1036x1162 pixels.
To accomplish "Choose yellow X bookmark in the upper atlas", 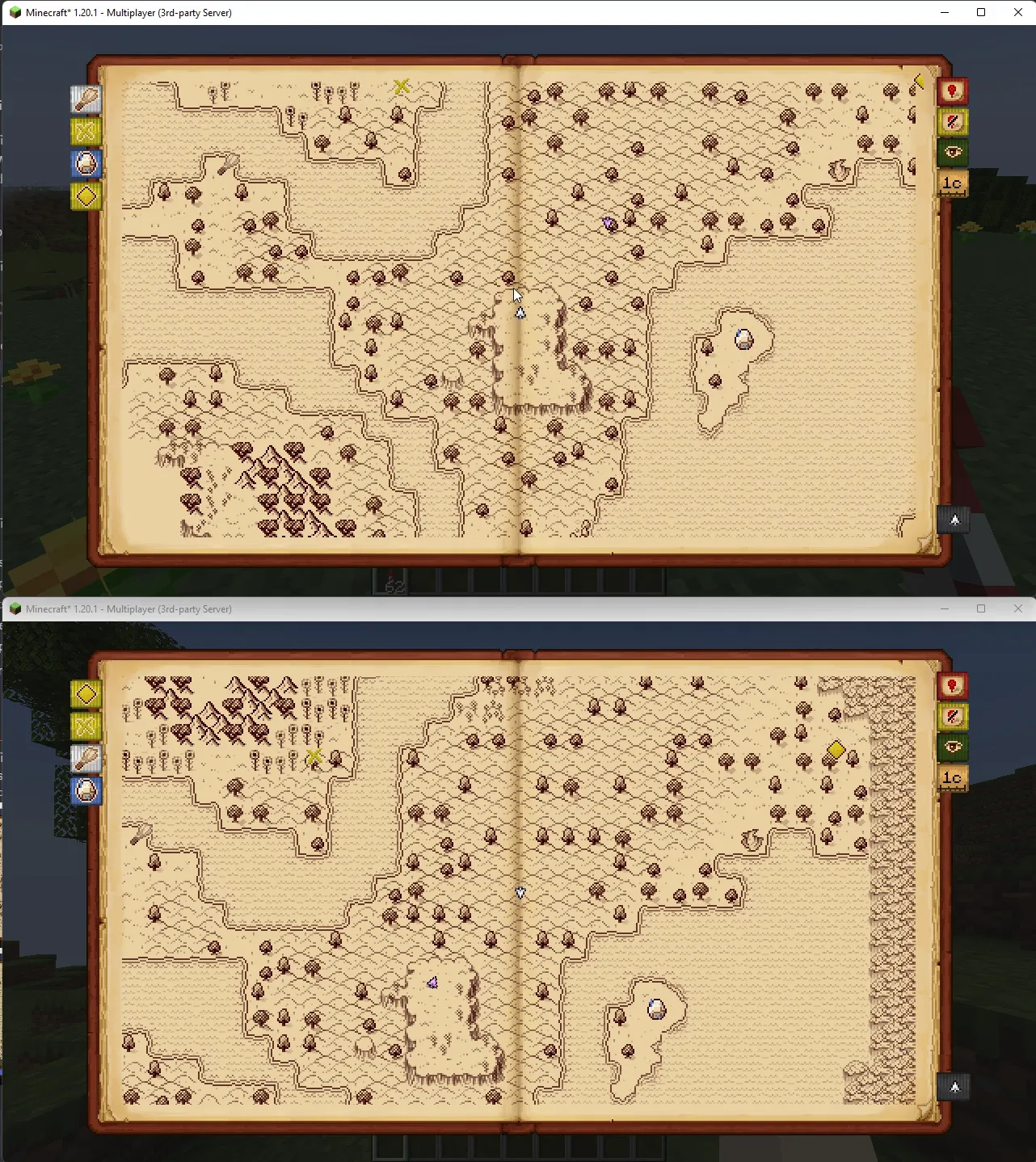I will [86, 132].
